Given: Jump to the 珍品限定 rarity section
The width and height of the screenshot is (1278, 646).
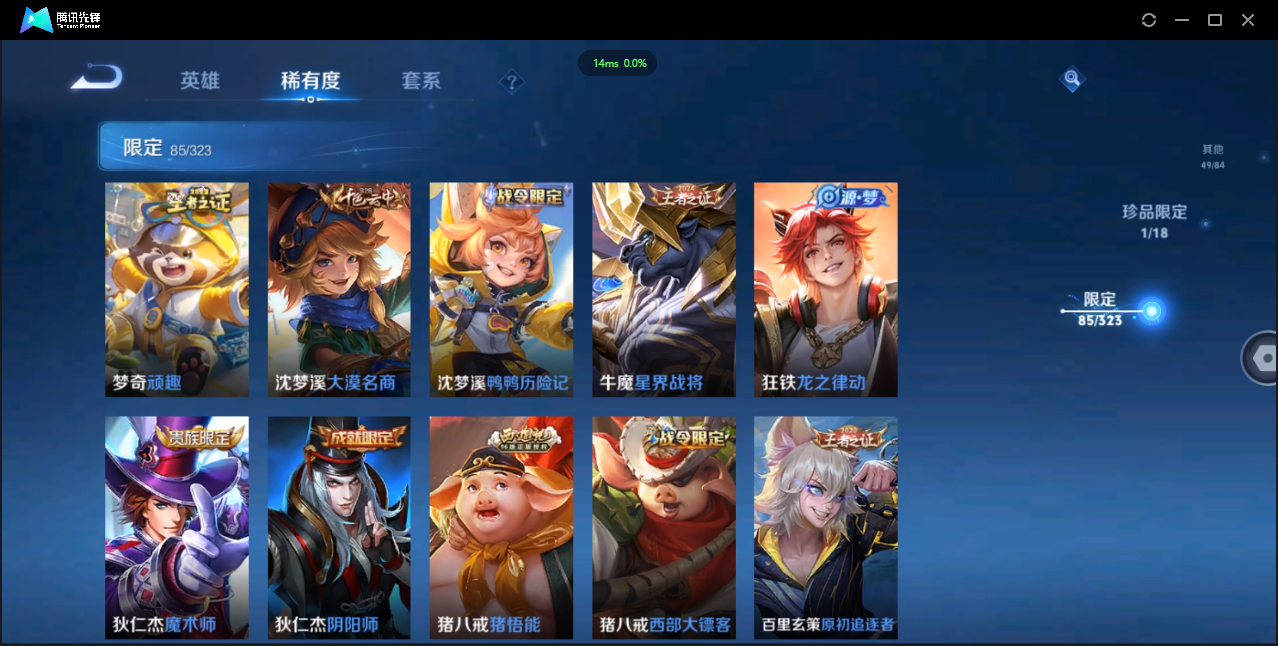Looking at the screenshot, I should [1154, 220].
